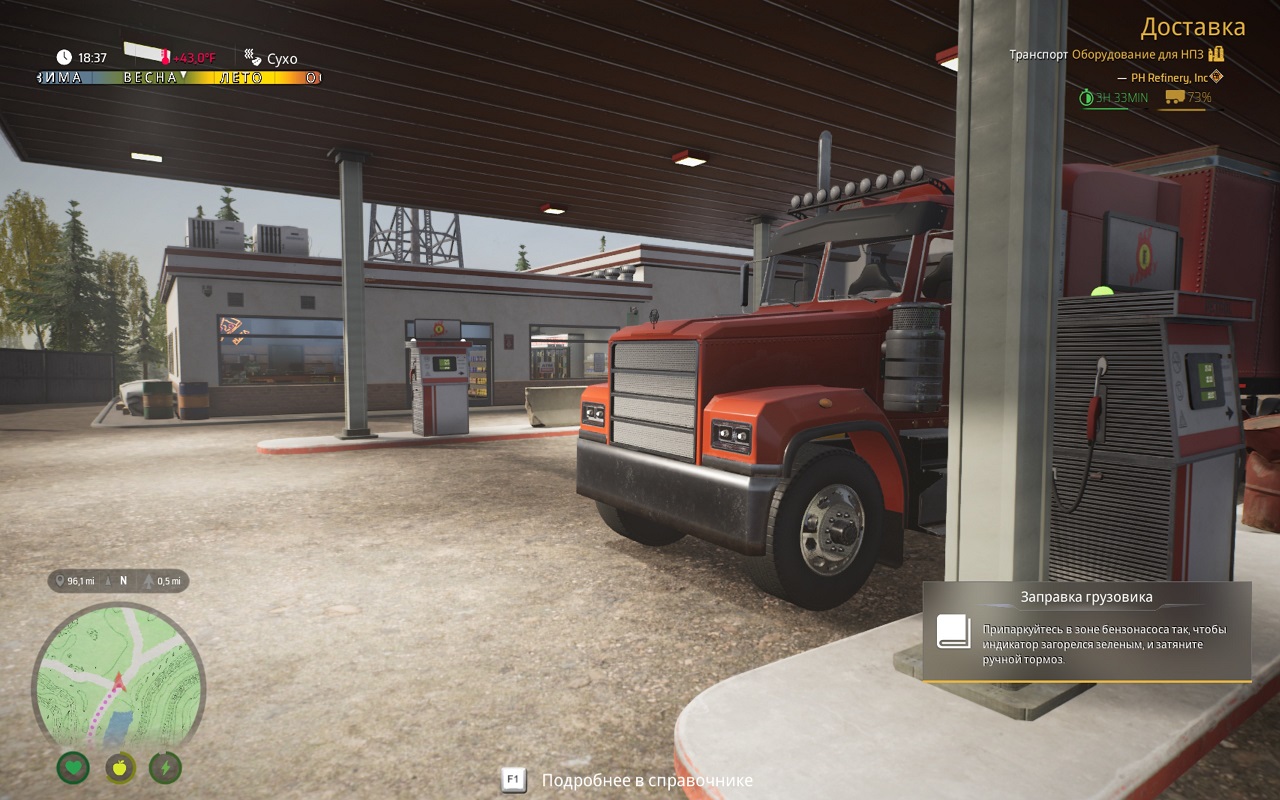
Task: Select the green heart health icon
Action: click(x=73, y=768)
